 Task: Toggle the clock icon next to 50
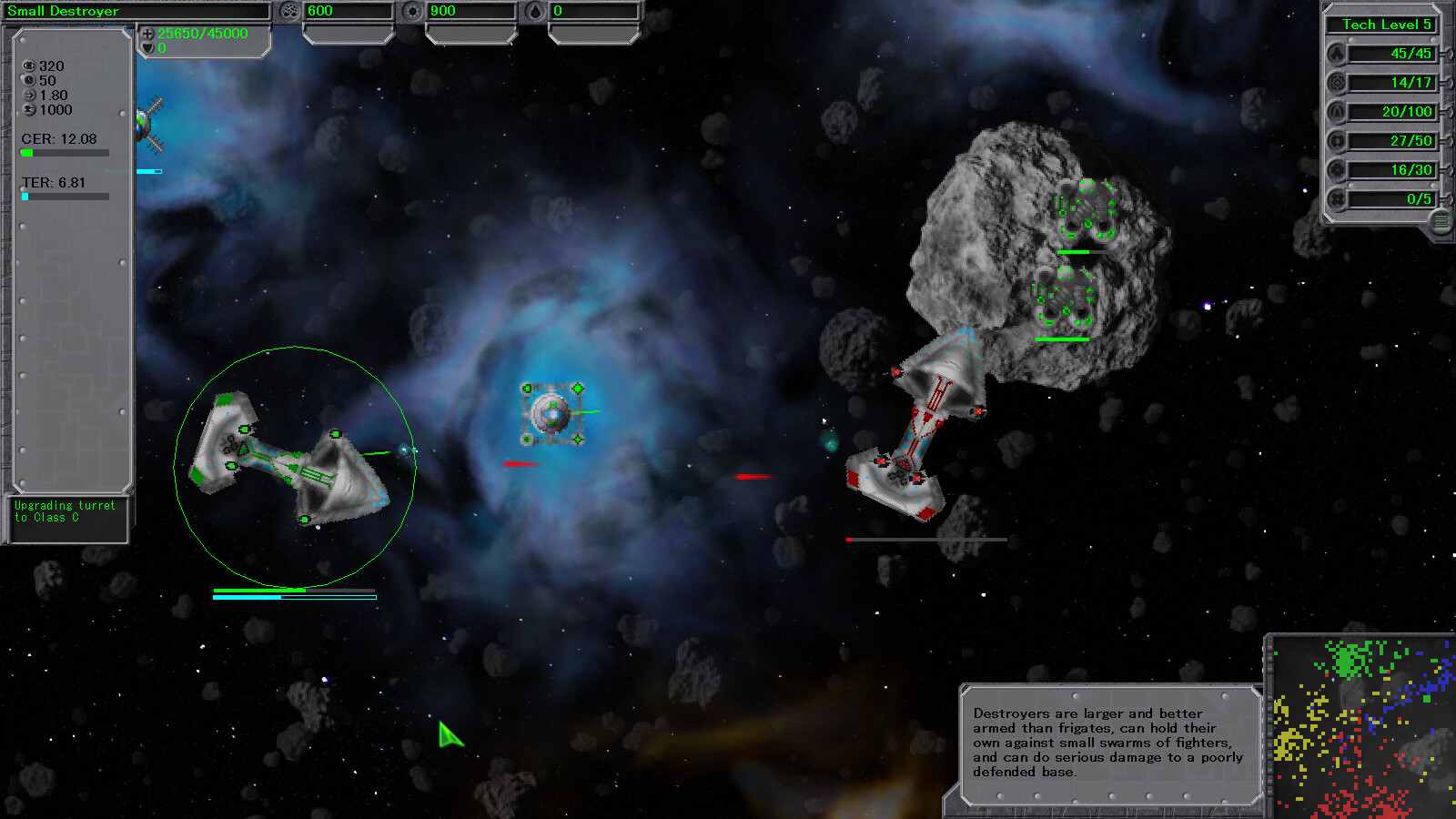pos(28,80)
